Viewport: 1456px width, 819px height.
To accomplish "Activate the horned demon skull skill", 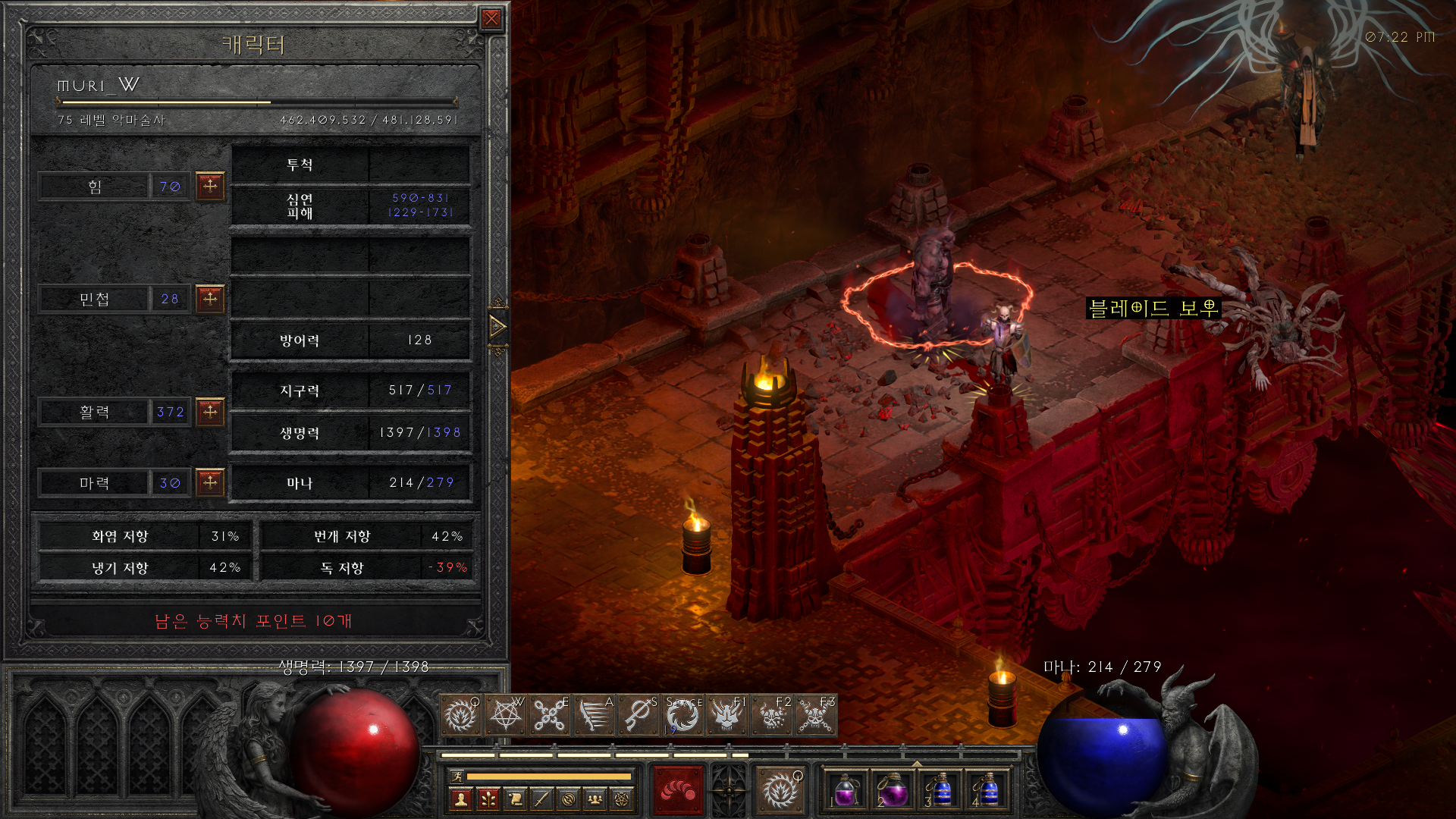I will click(726, 715).
